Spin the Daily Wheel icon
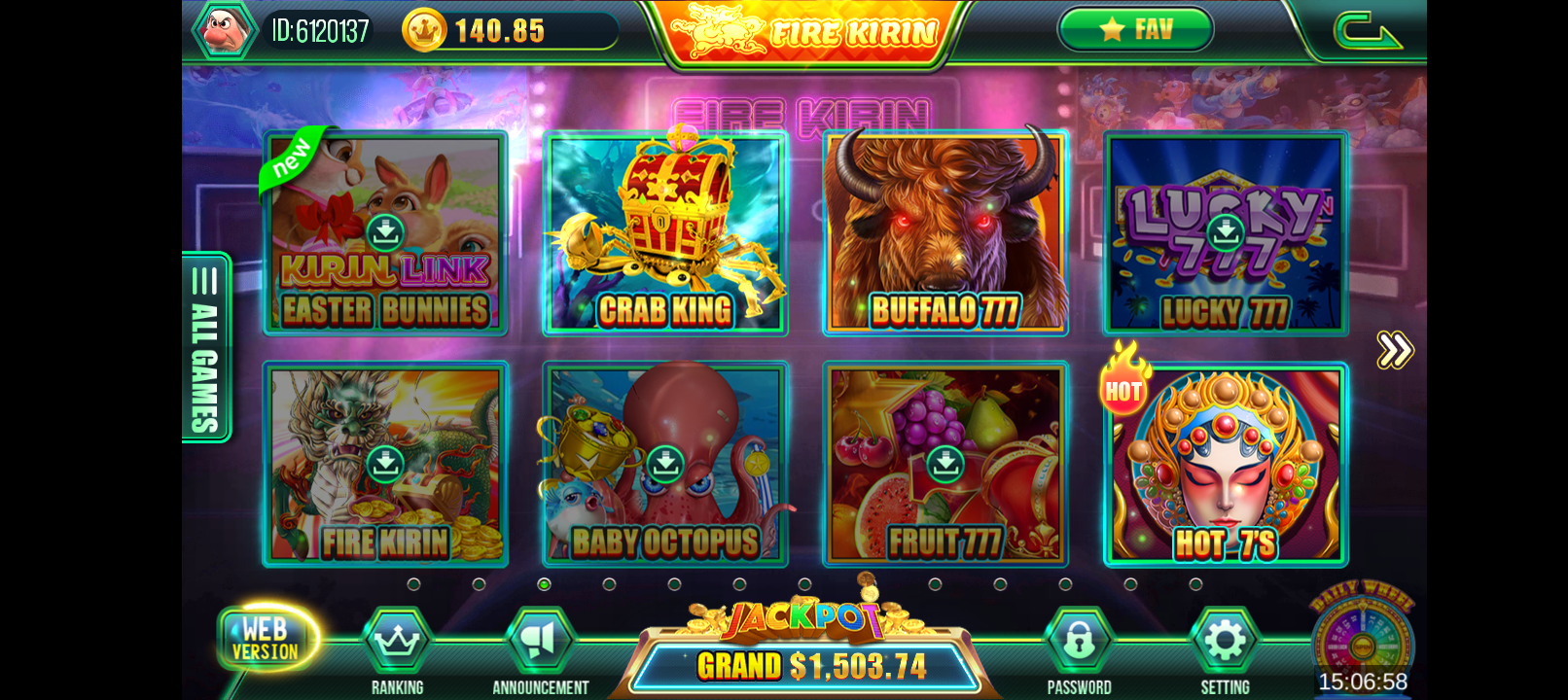 (1362, 637)
